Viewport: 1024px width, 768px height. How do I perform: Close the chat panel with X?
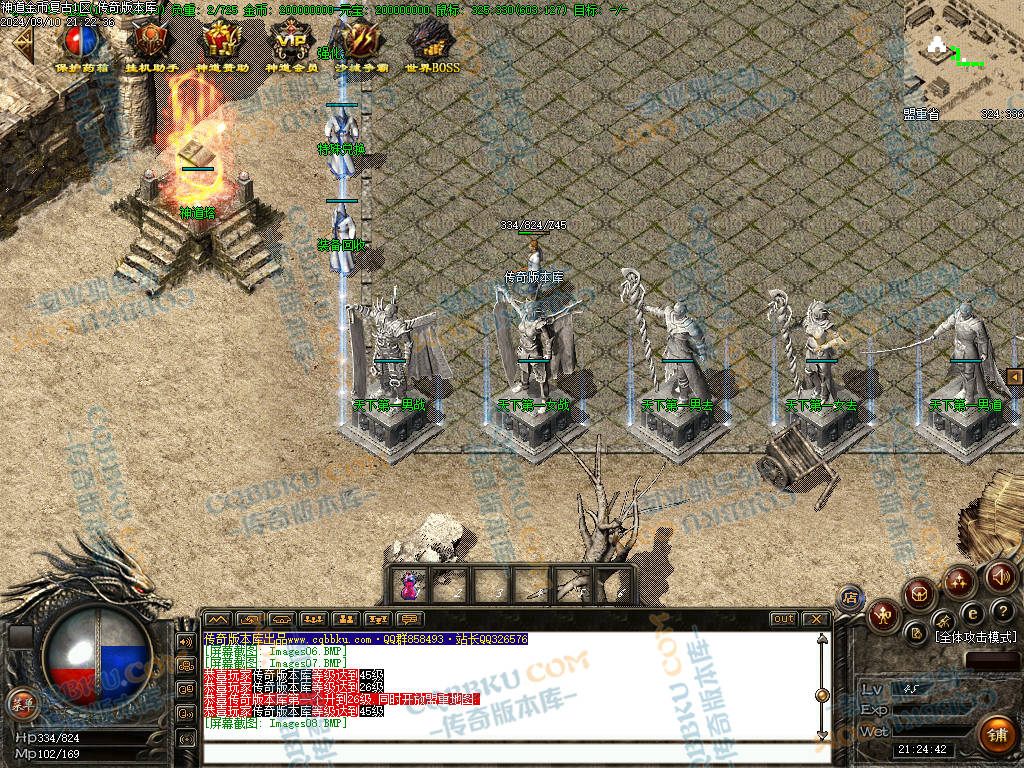pos(815,619)
